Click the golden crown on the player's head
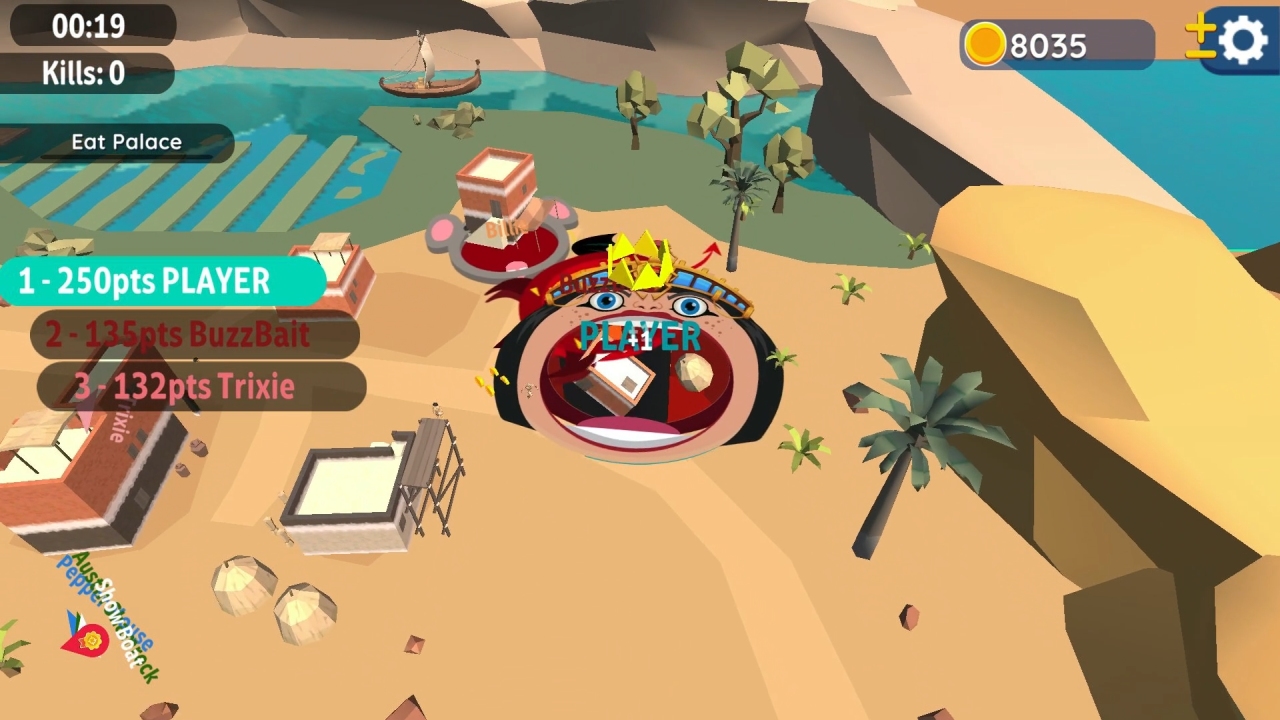The image size is (1280, 720). pos(640,262)
